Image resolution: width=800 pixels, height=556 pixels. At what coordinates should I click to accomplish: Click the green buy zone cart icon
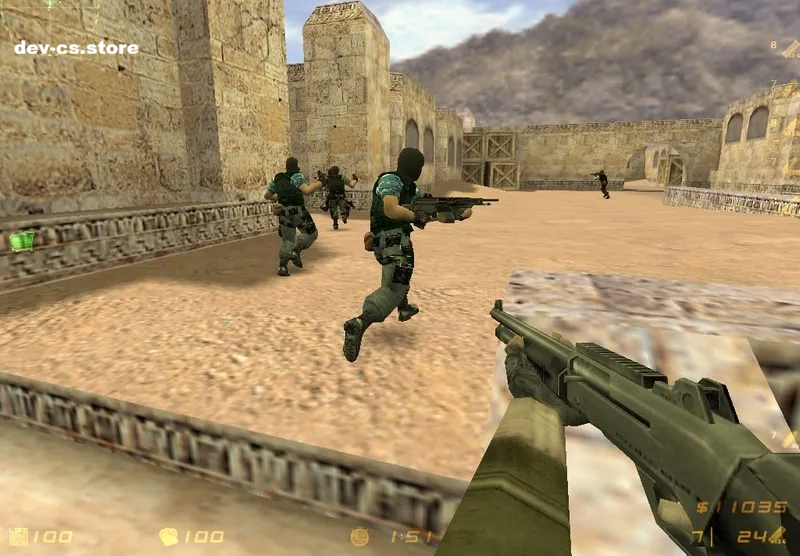point(21,240)
